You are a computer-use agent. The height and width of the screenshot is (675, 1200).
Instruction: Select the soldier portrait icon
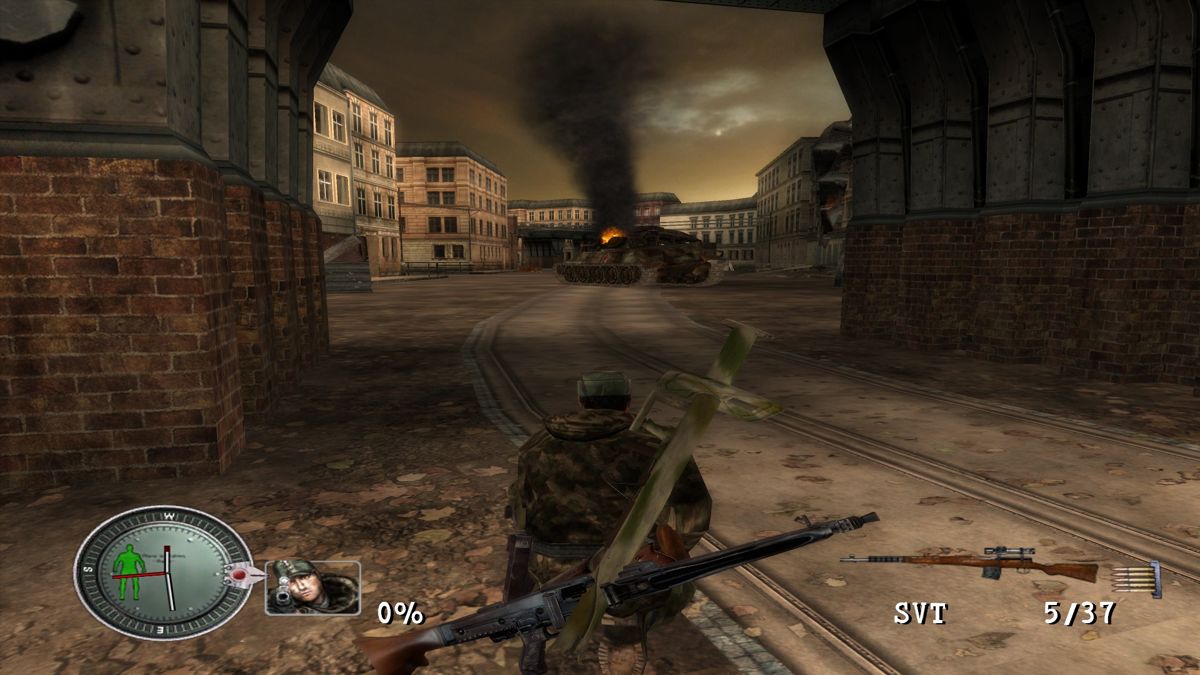(312, 587)
